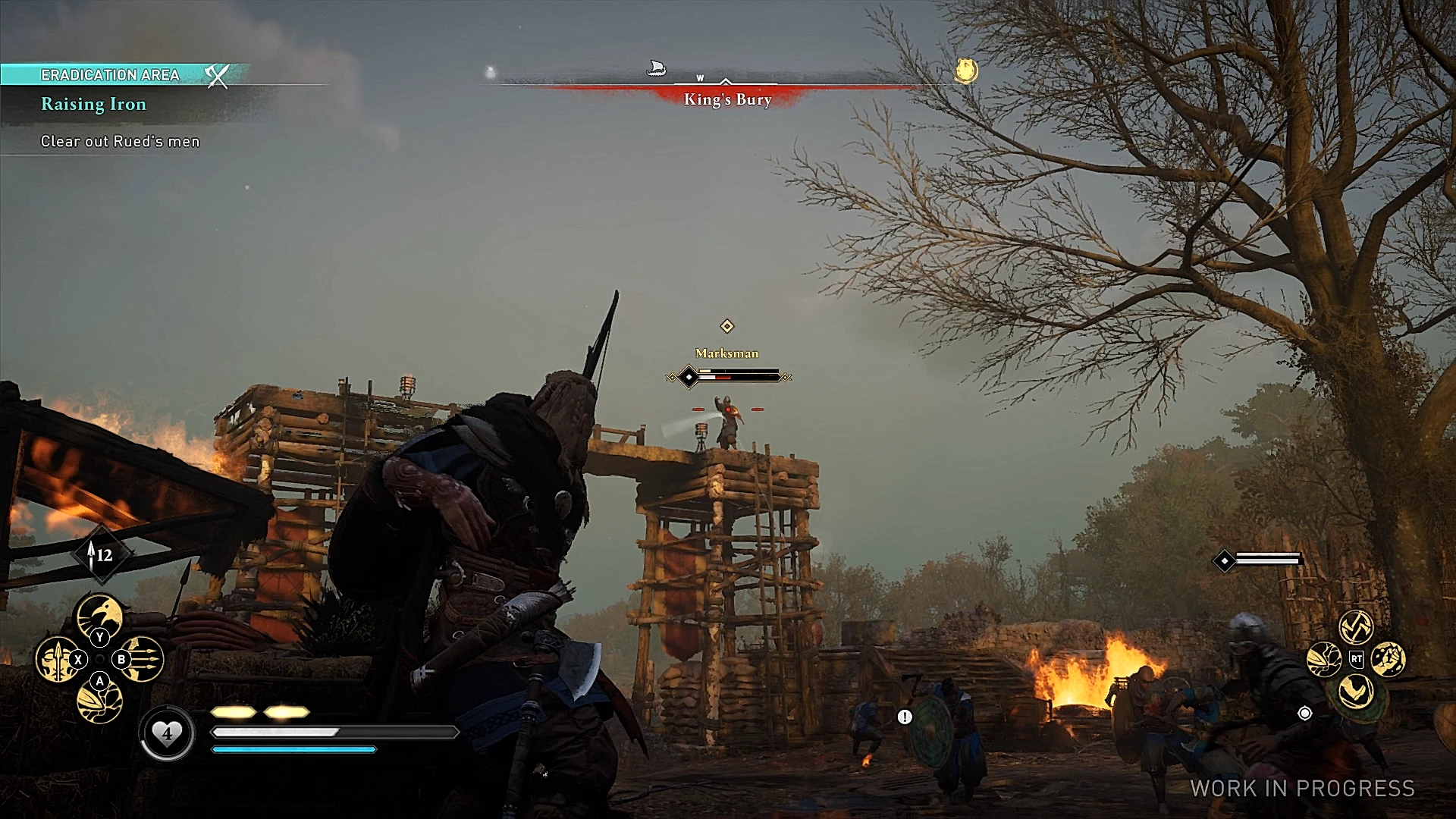Trigger the face-and-arrow ranged ability
Image resolution: width=1456 pixels, height=819 pixels.
56,658
